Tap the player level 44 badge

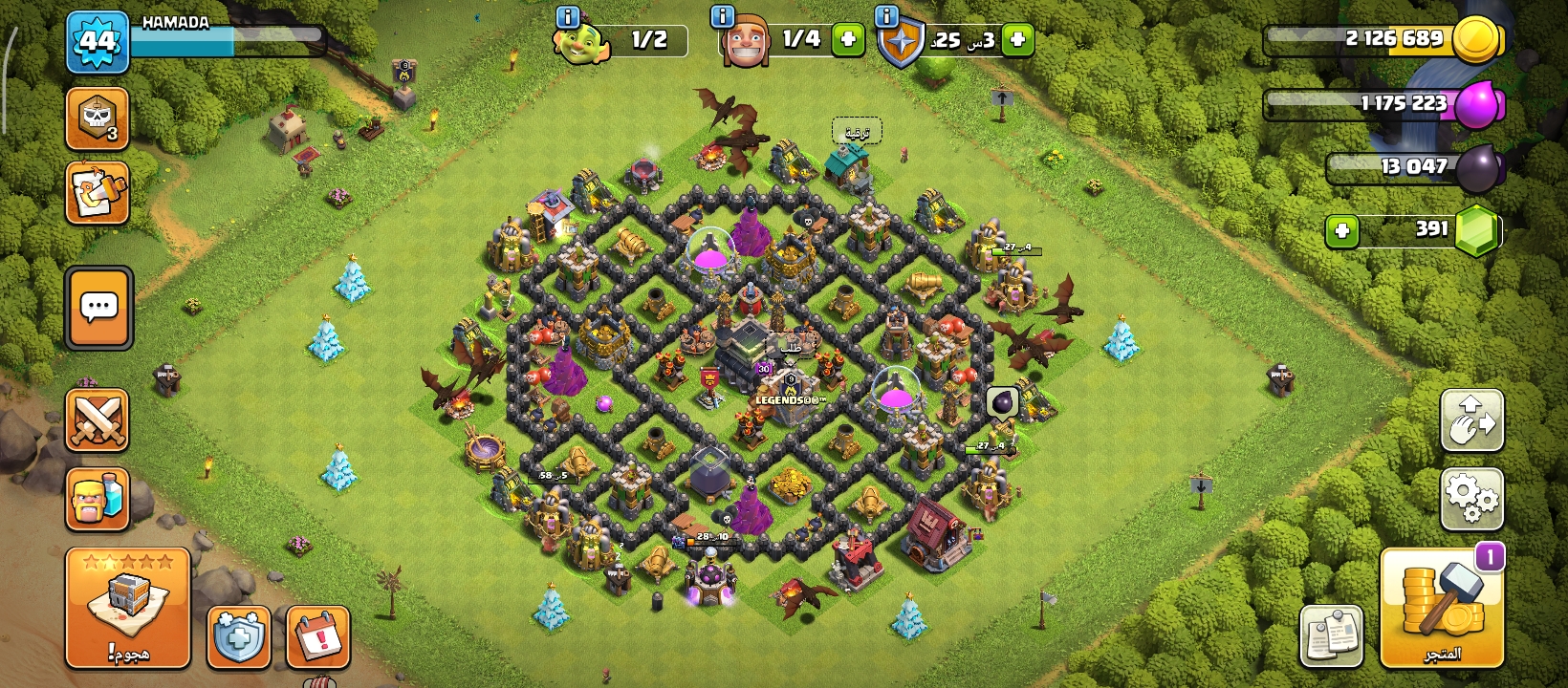coord(98,42)
